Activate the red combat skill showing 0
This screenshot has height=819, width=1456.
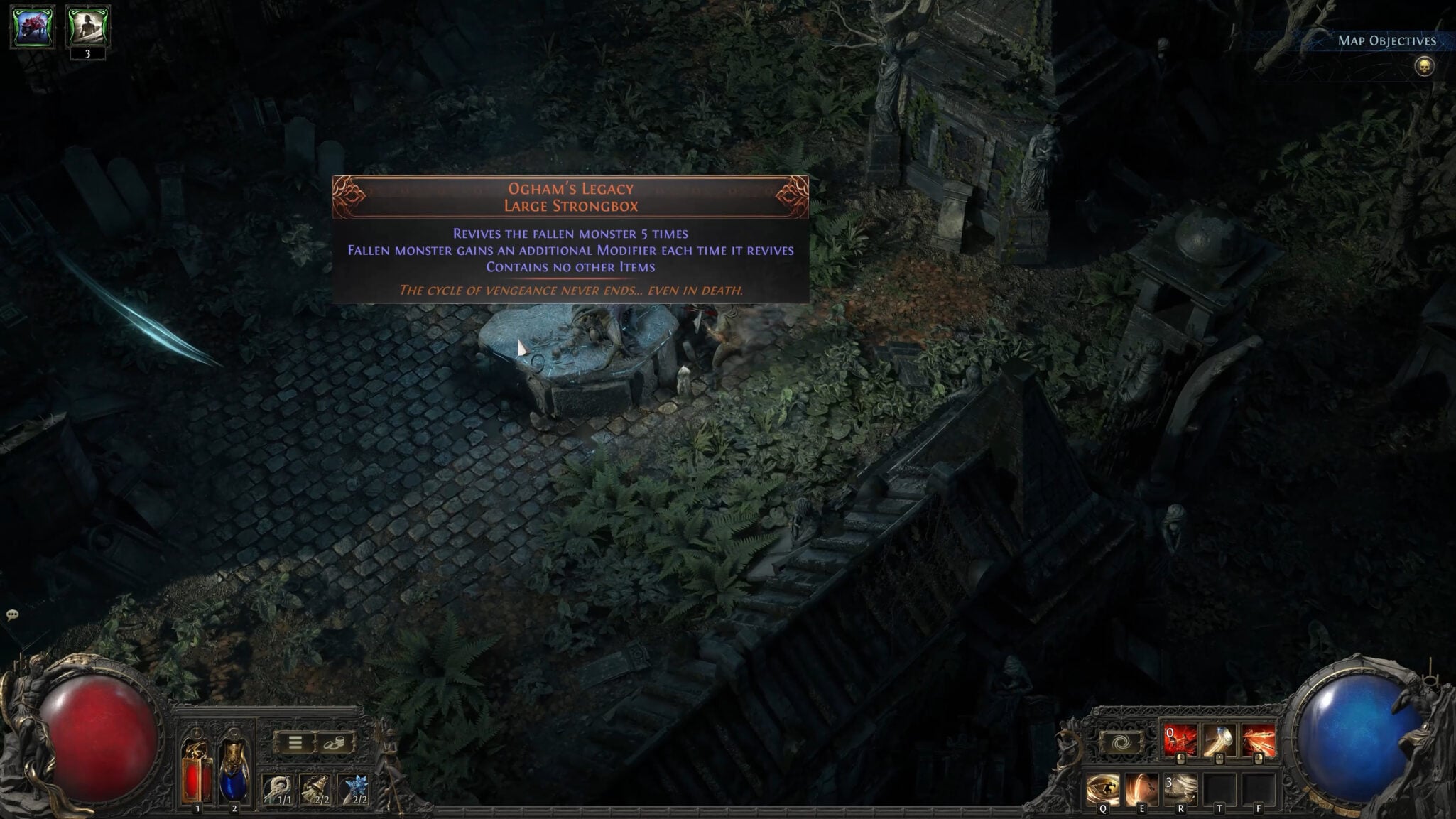(x=1180, y=741)
